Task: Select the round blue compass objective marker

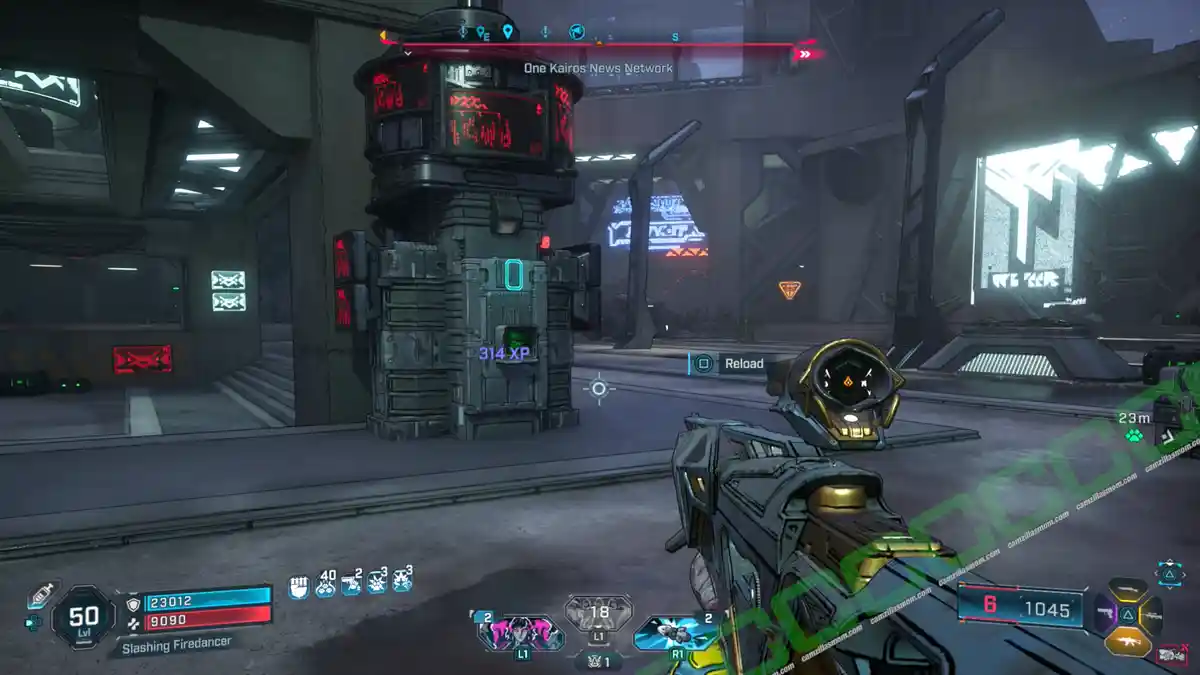Action: tap(576, 32)
